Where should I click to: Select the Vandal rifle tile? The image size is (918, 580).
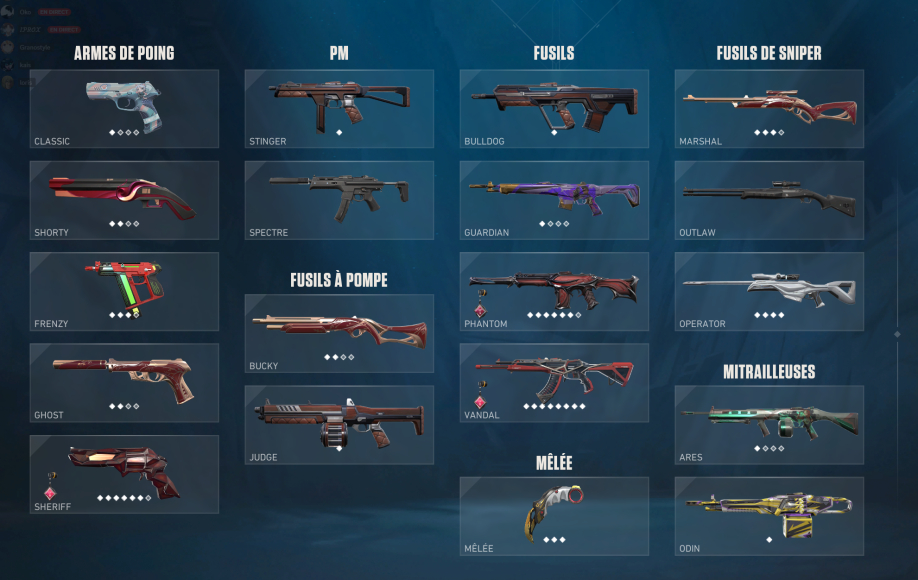point(554,382)
